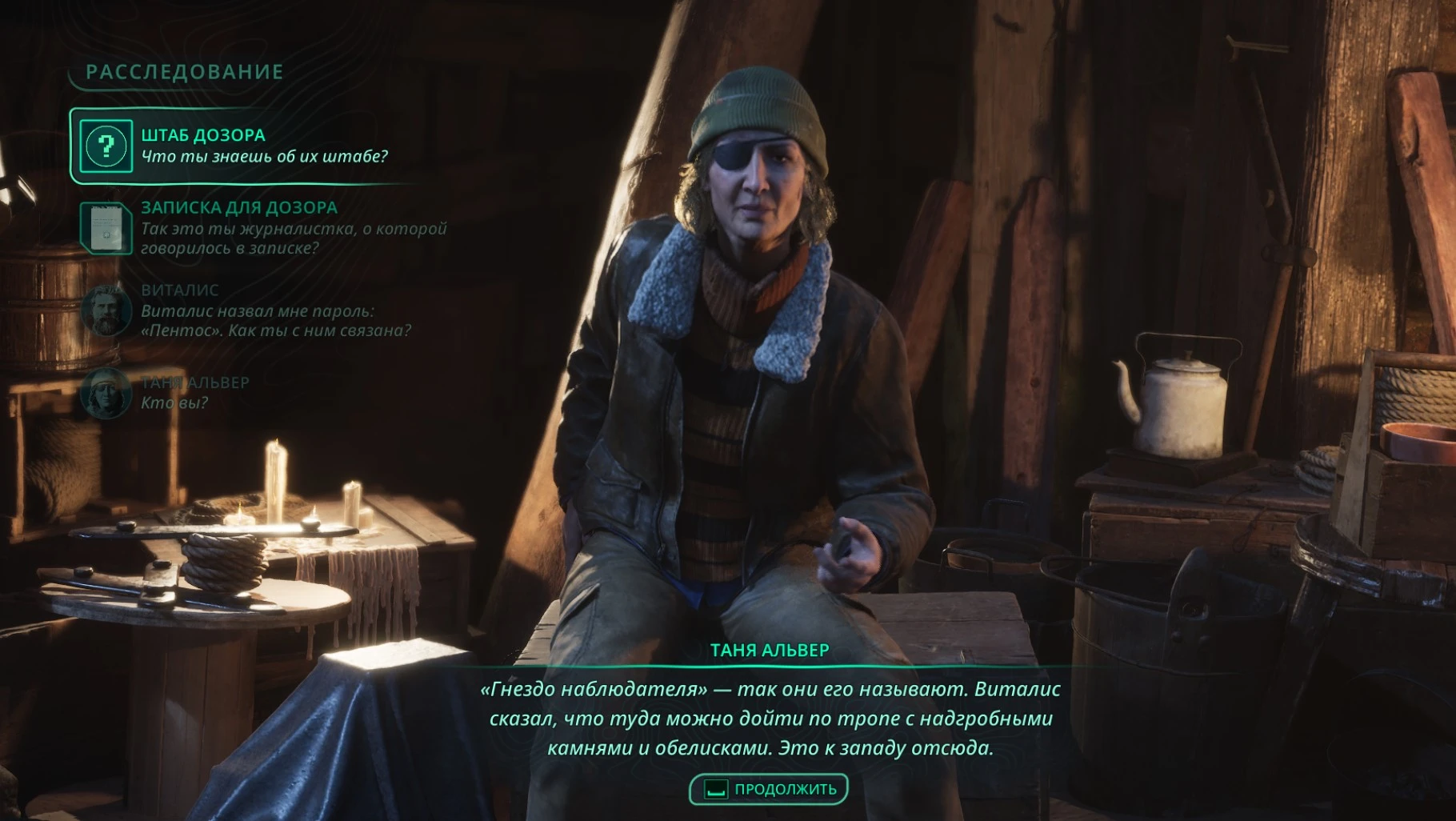Image resolution: width=1456 pixels, height=821 pixels.
Task: Select the Записка для Дозора question
Action: pos(264,228)
